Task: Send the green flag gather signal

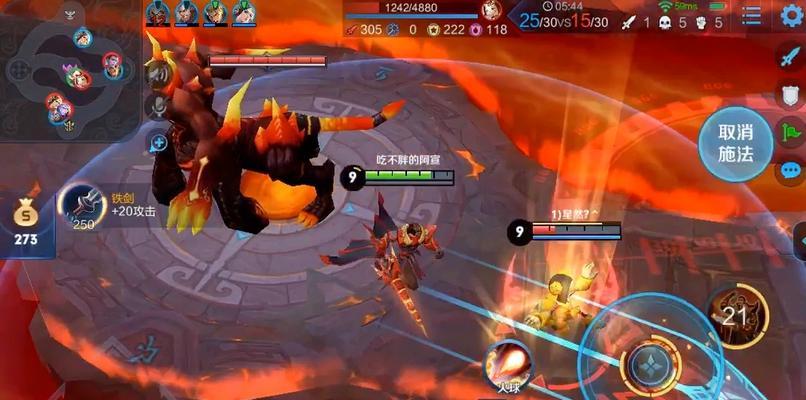Action: click(790, 133)
